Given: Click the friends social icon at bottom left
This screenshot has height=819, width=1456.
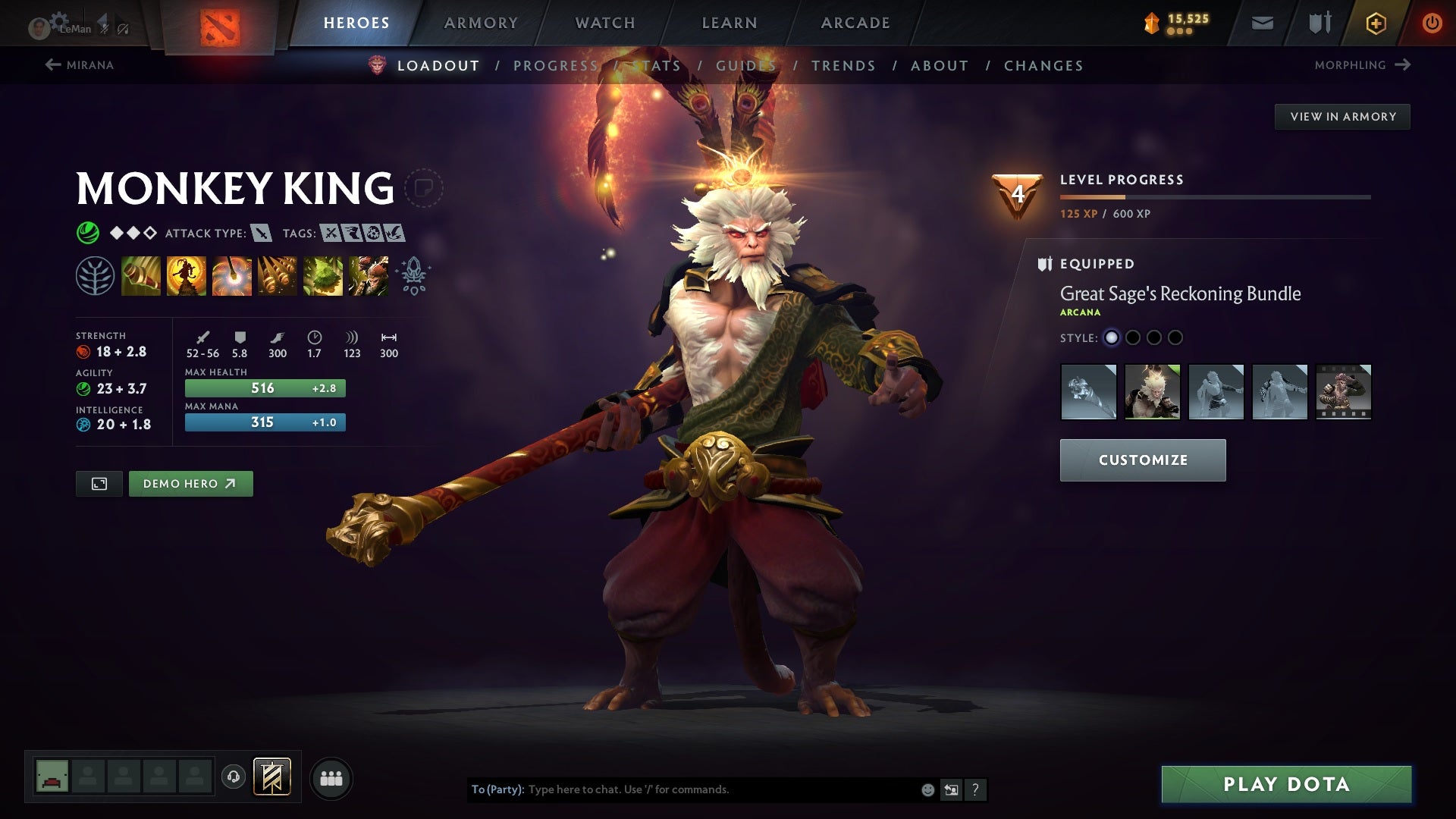Looking at the screenshot, I should coord(331,777).
